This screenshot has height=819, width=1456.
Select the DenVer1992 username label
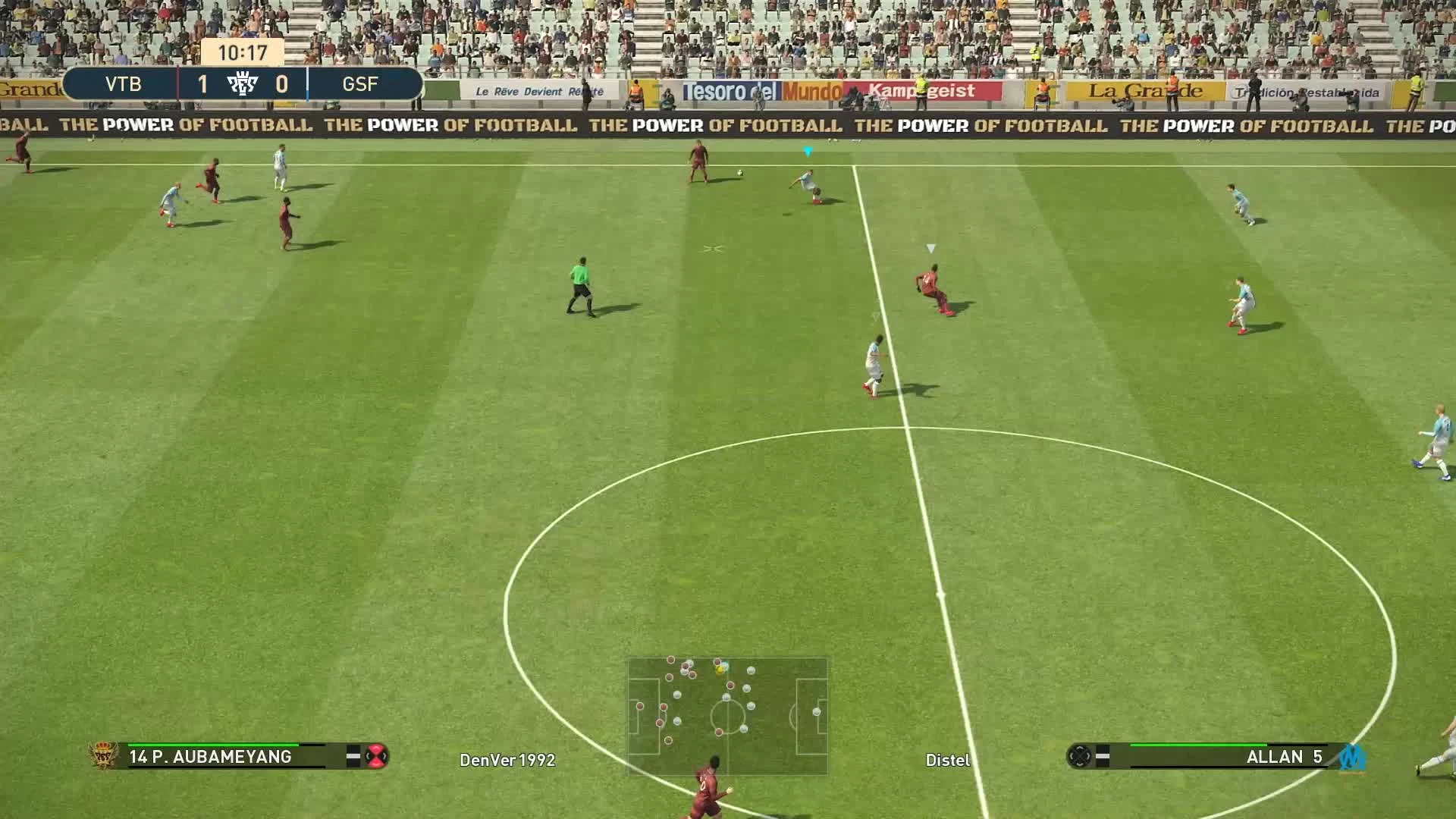507,759
